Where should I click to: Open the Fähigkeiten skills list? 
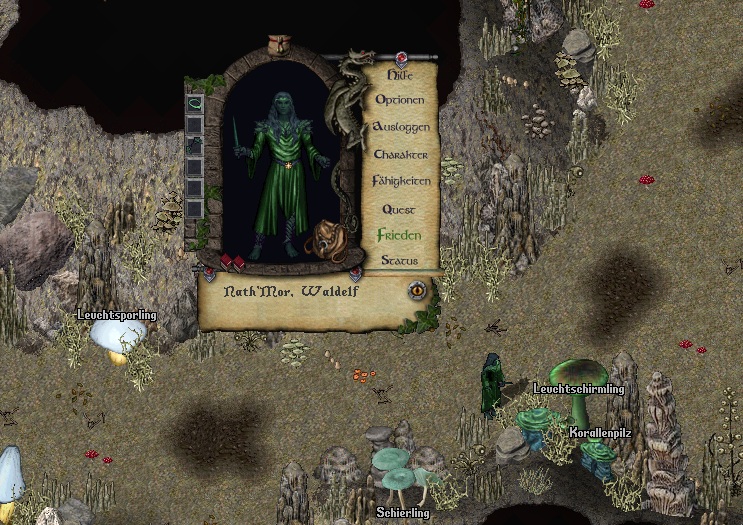[400, 181]
